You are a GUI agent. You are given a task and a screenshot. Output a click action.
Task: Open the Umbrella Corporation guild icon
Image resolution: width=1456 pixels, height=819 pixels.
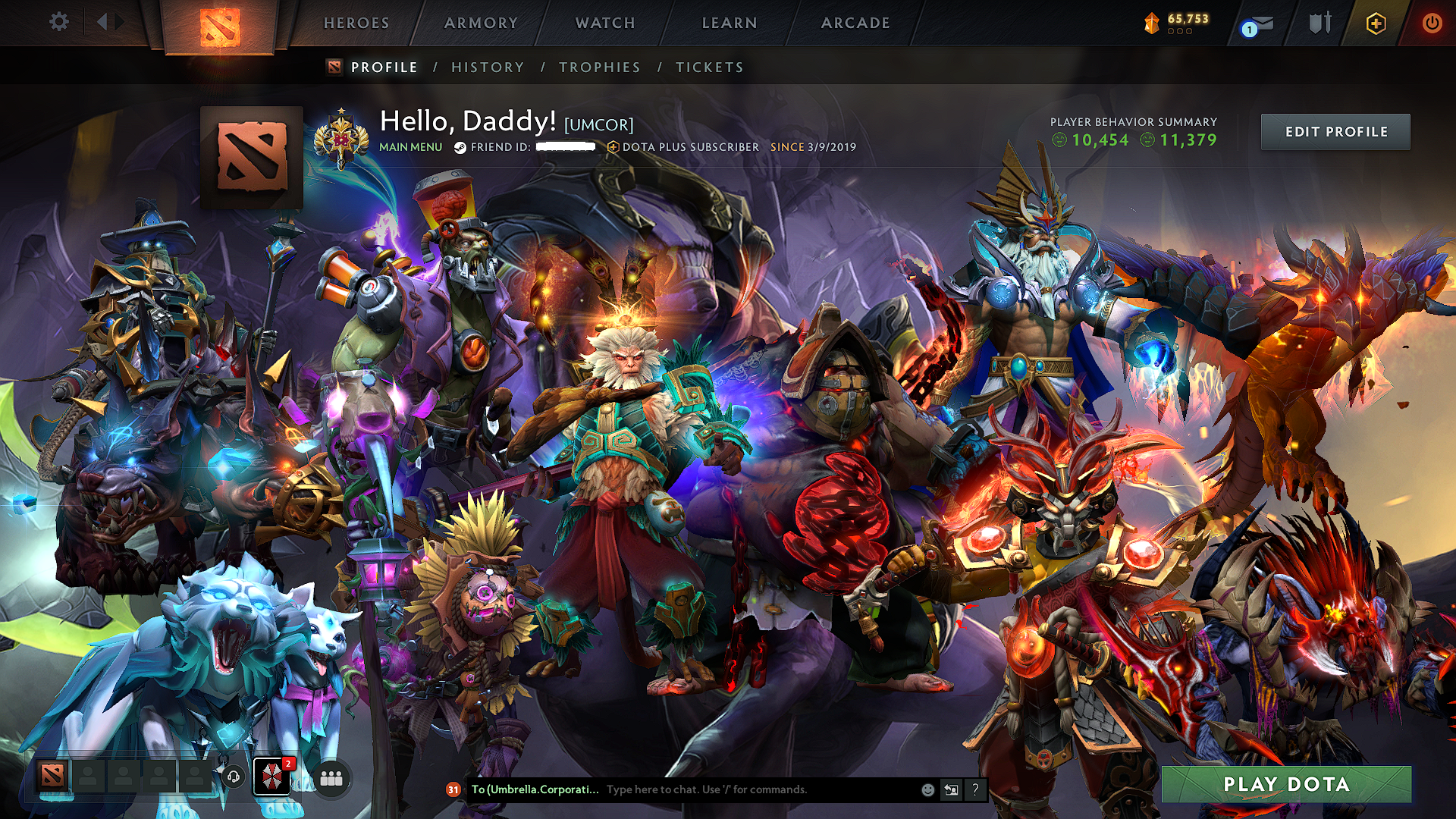point(274,777)
